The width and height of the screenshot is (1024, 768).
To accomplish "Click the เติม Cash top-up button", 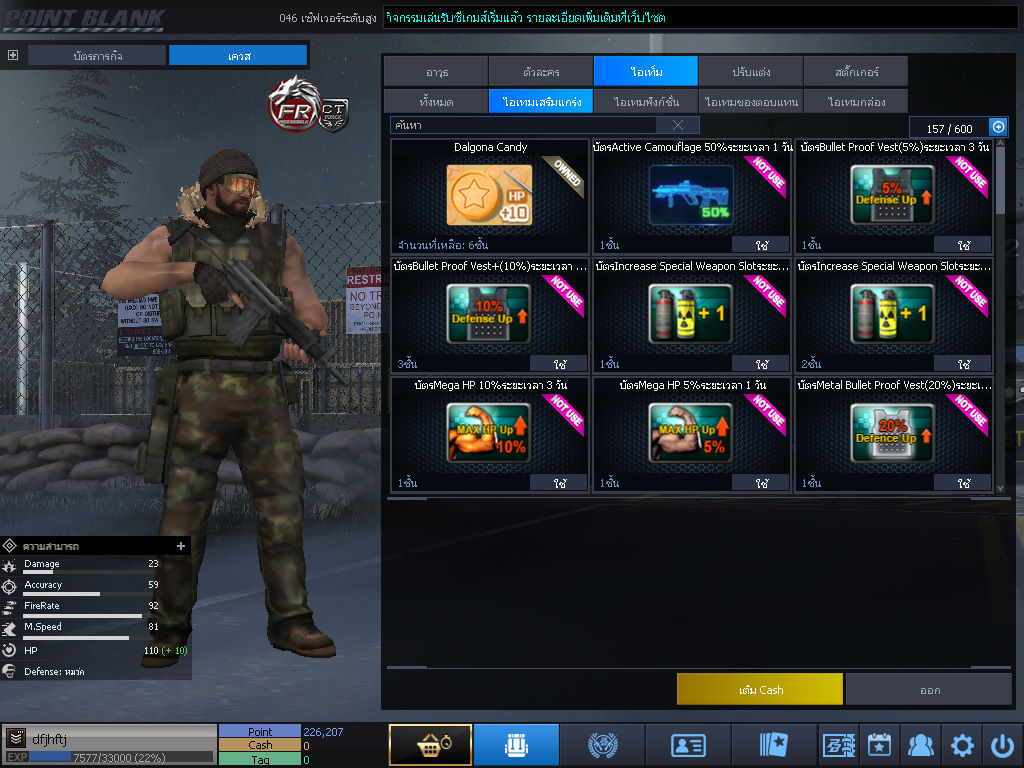I will pyautogui.click(x=760, y=690).
